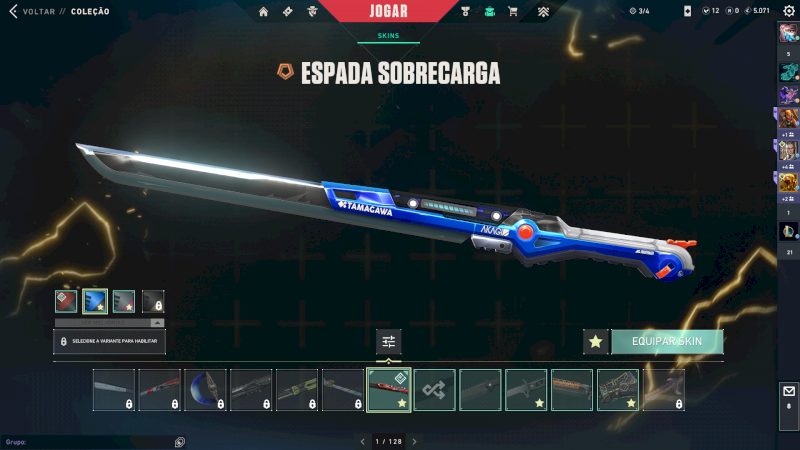Screen dimensions: 800x450
Task: Select the ornate gold-blue melee skin thumbnail
Action: point(619,390)
